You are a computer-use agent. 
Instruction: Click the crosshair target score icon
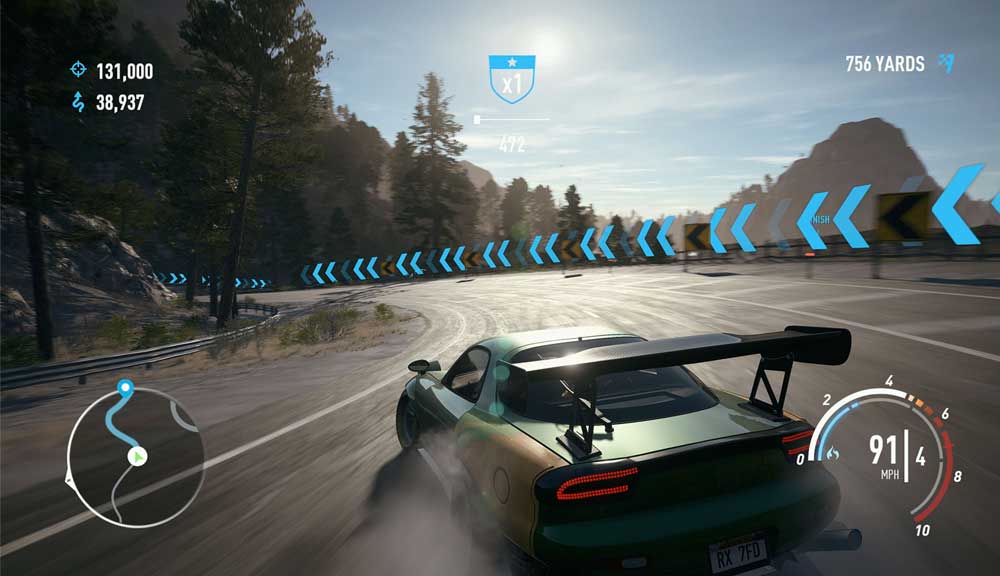(x=78, y=70)
